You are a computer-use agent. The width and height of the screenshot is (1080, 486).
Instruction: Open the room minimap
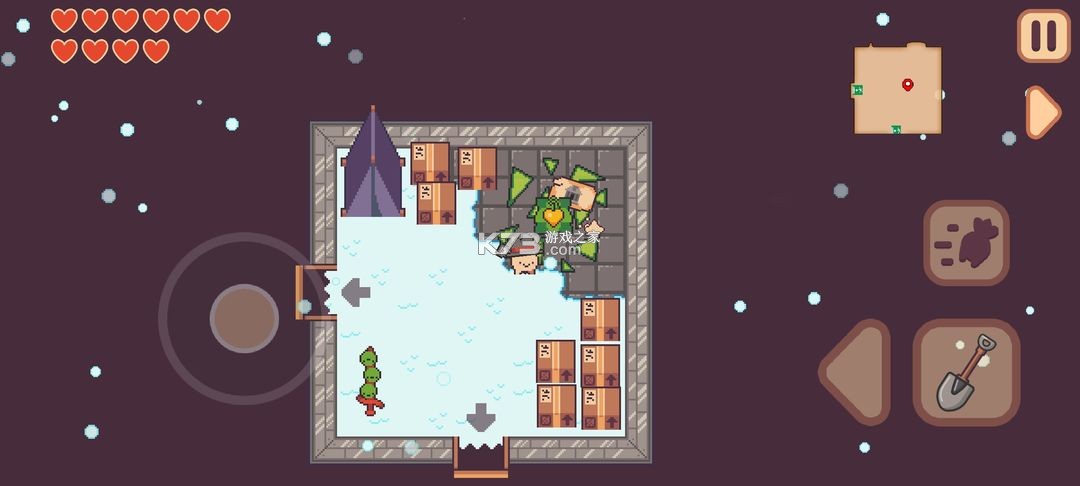(x=897, y=89)
